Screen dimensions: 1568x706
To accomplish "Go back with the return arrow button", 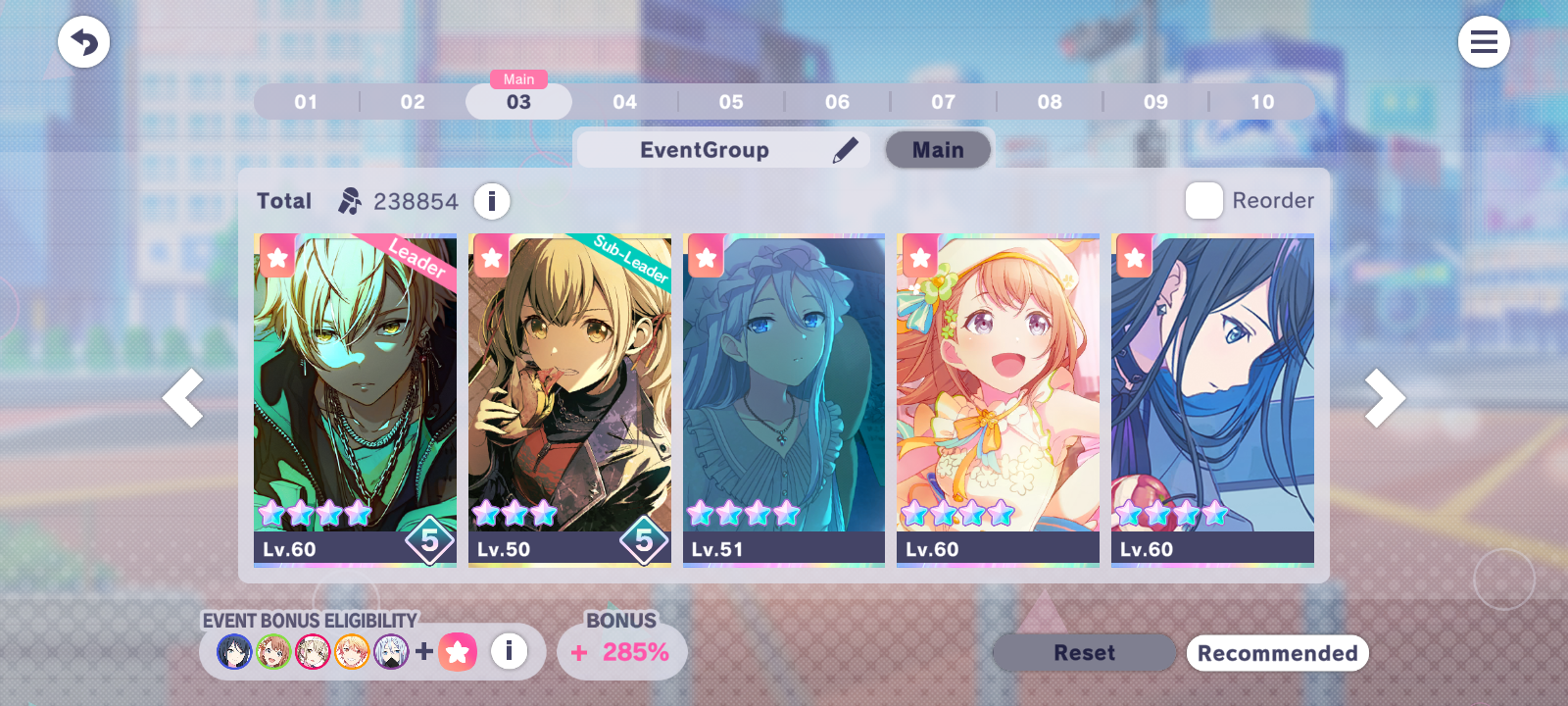I will pos(83,42).
